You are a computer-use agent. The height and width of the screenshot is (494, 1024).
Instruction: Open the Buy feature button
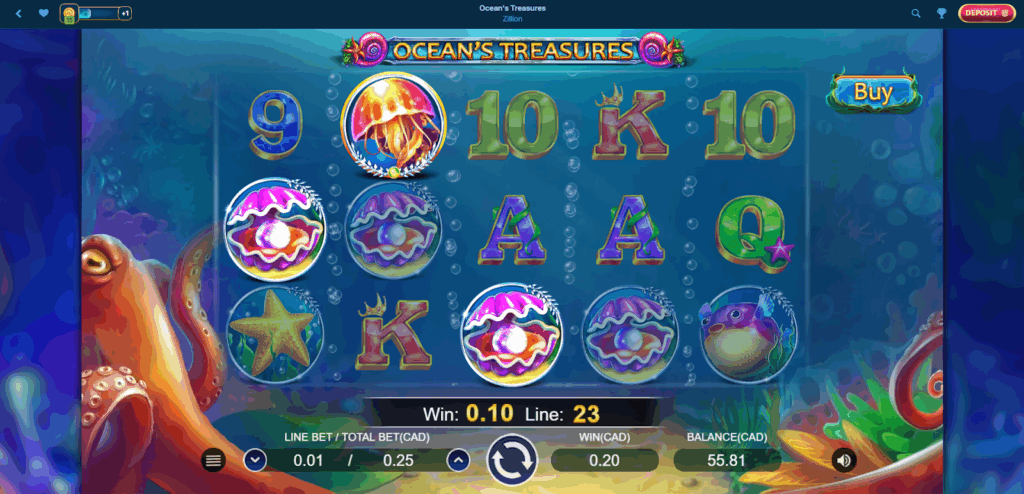point(873,92)
